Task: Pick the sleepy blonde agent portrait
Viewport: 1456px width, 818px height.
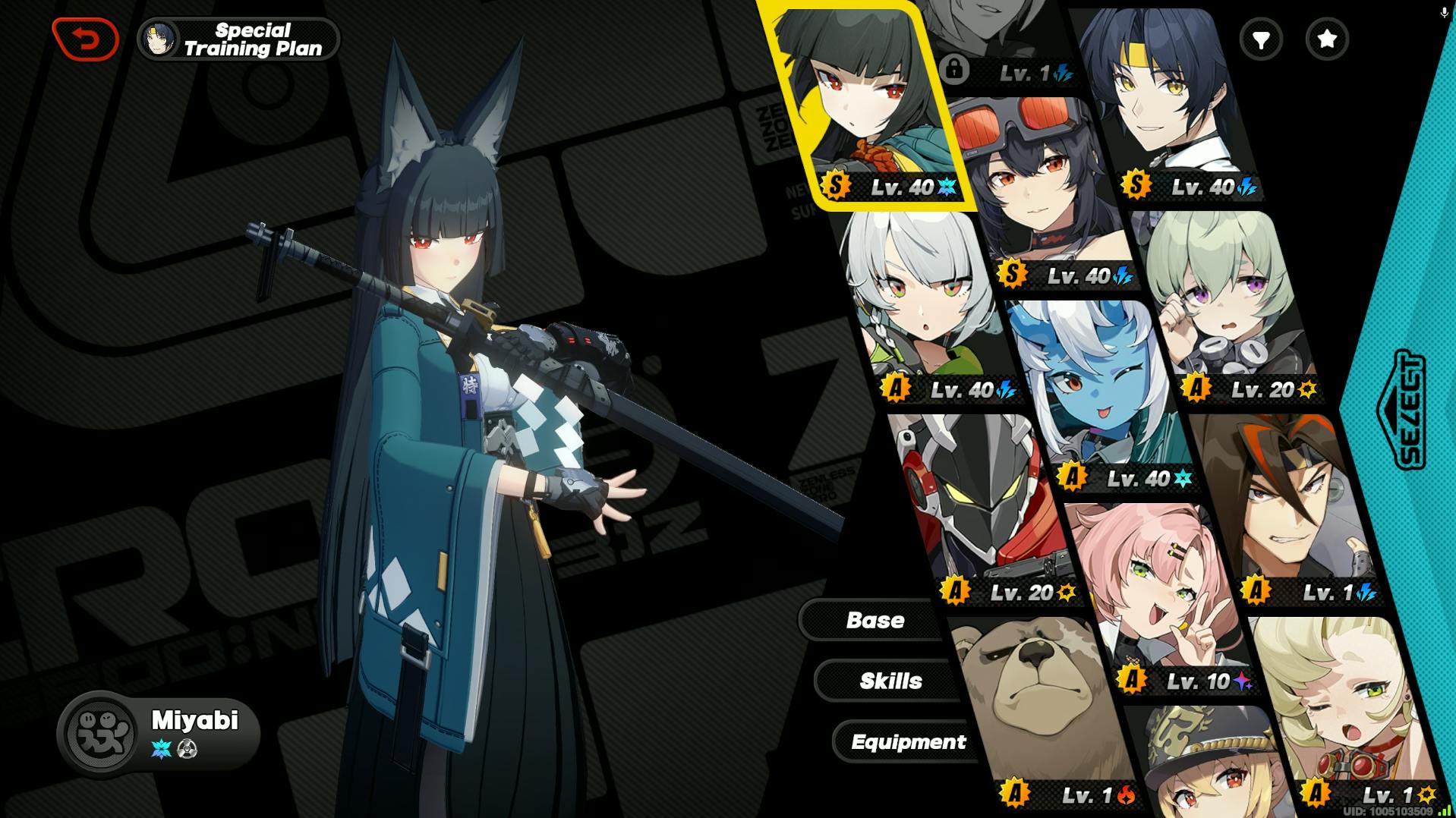Action: tap(1344, 706)
